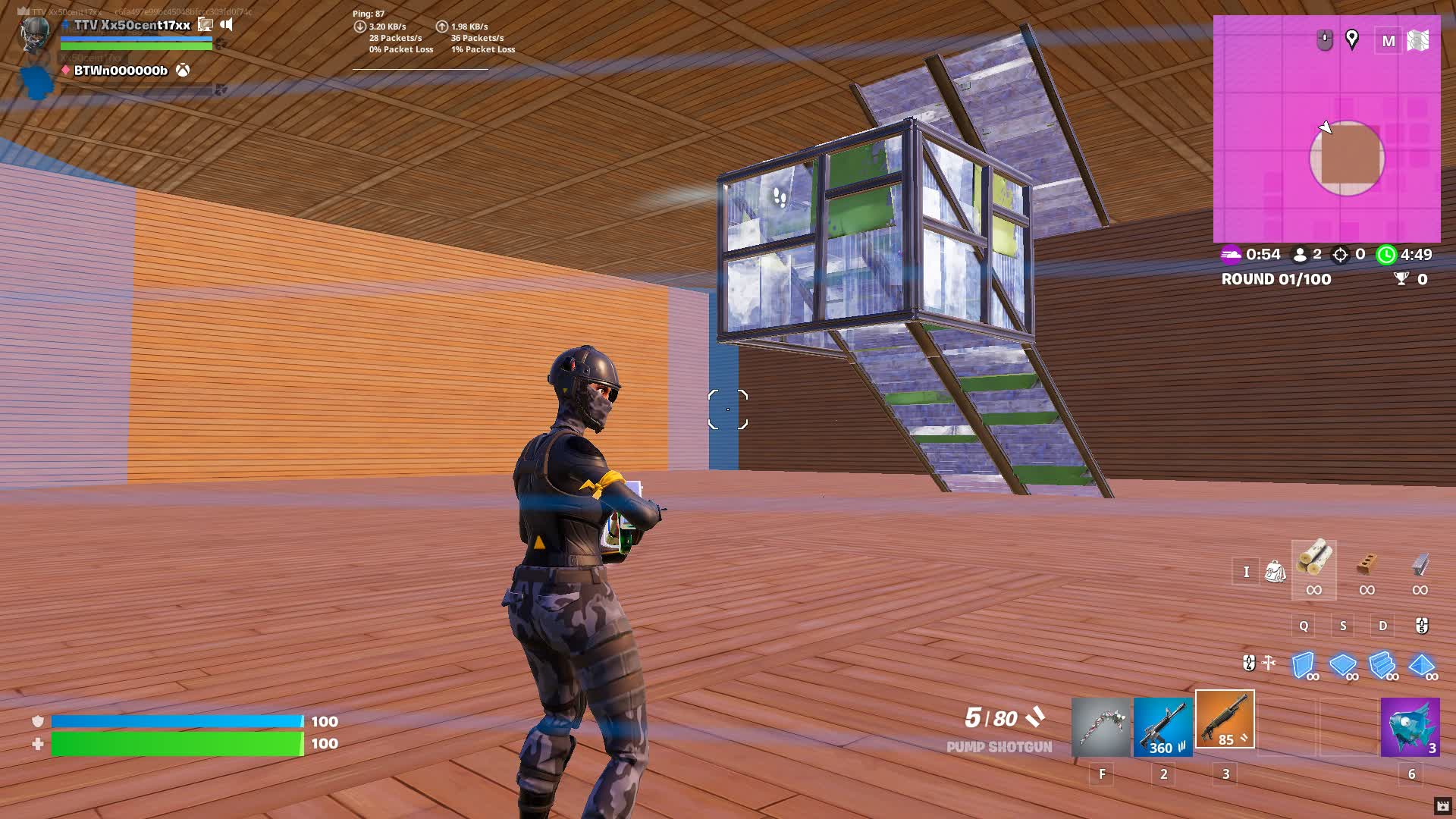The height and width of the screenshot is (819, 1456).
Task: Select the Pump Shotgun in slot 3
Action: click(x=1225, y=720)
